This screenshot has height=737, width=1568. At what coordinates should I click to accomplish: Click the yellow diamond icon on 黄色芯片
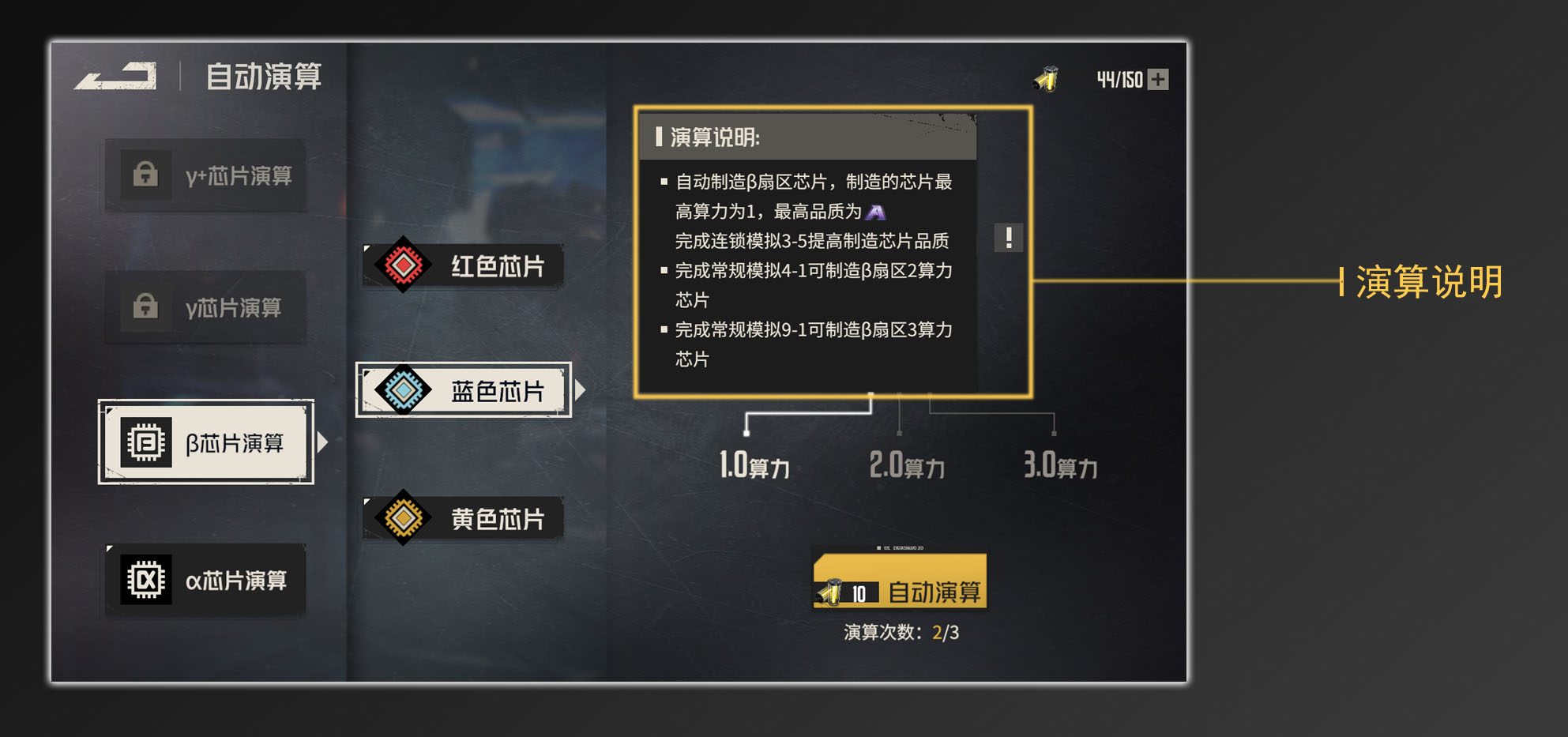click(x=405, y=517)
